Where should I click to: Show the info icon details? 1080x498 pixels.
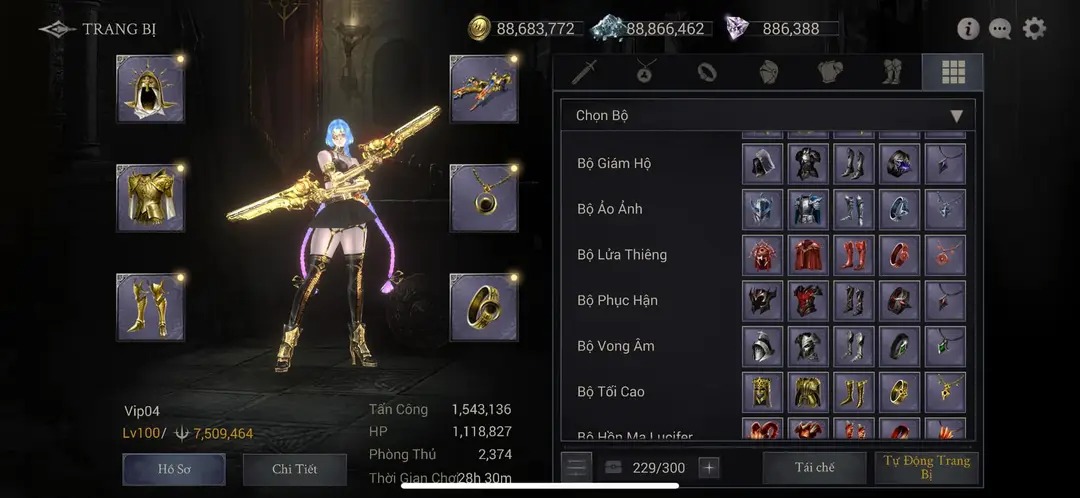click(967, 29)
